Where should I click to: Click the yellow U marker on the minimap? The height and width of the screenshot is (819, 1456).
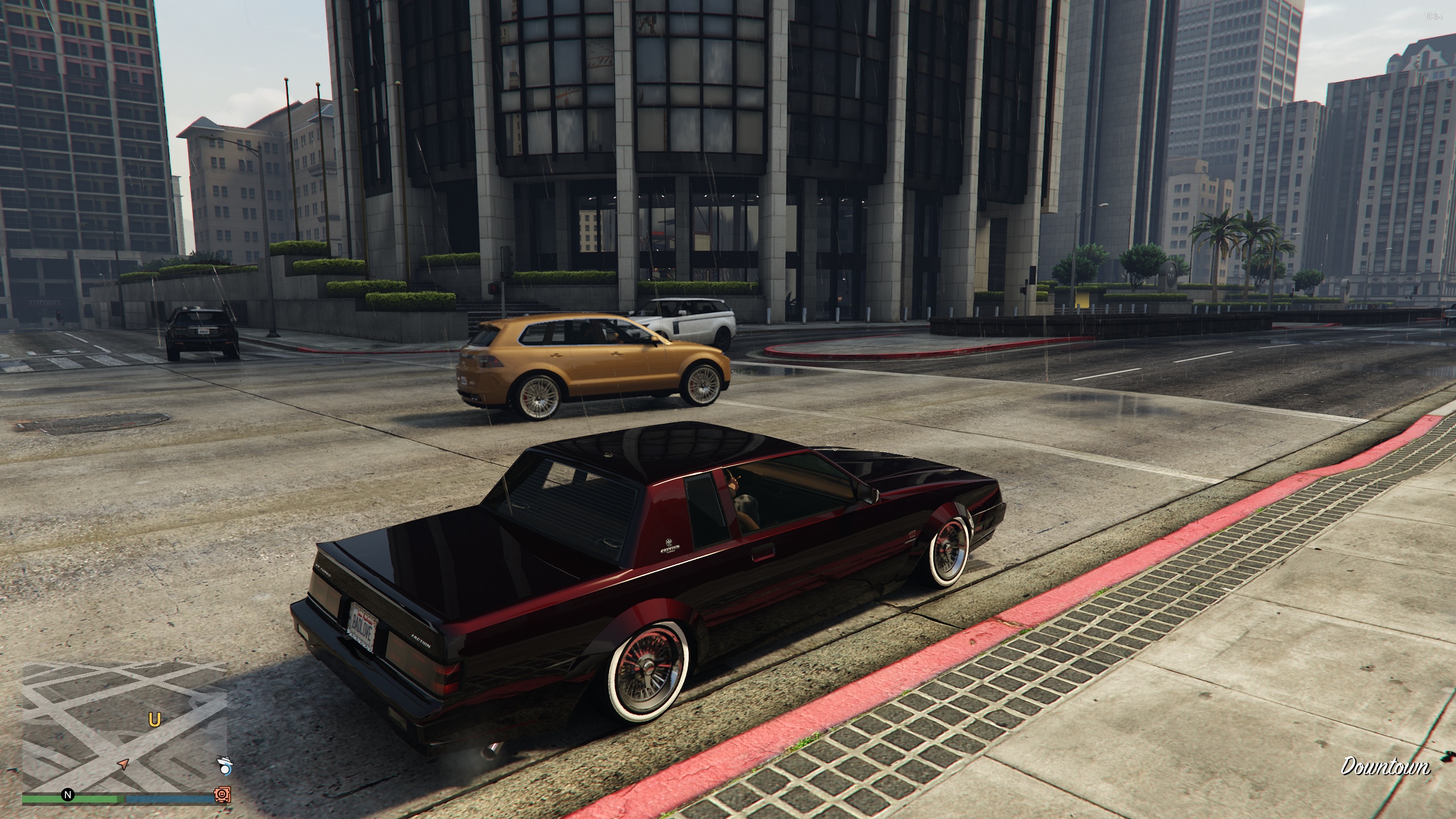(x=154, y=720)
